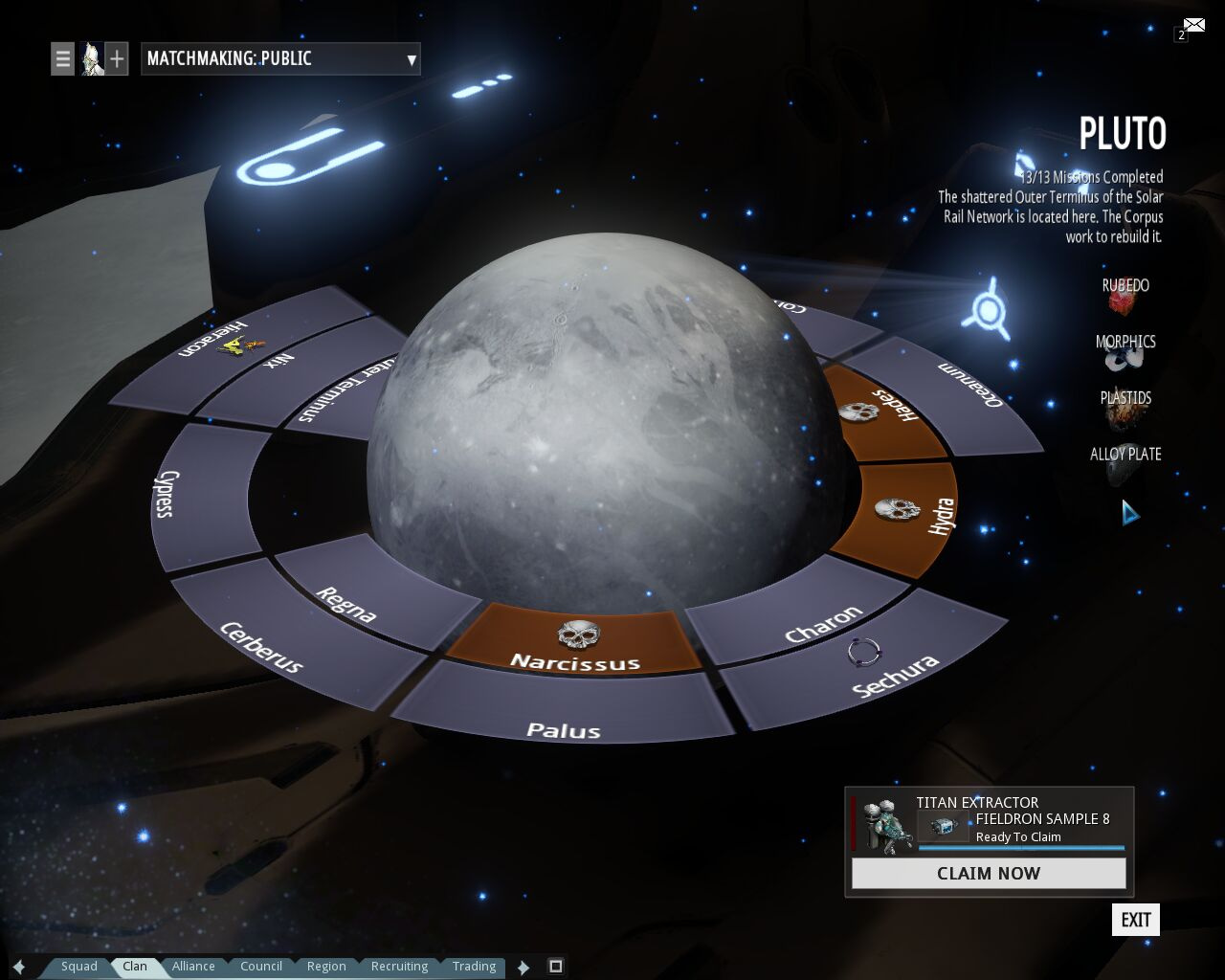Exit the Pluto planet view
This screenshot has height=980, width=1225.
coord(1136,920)
